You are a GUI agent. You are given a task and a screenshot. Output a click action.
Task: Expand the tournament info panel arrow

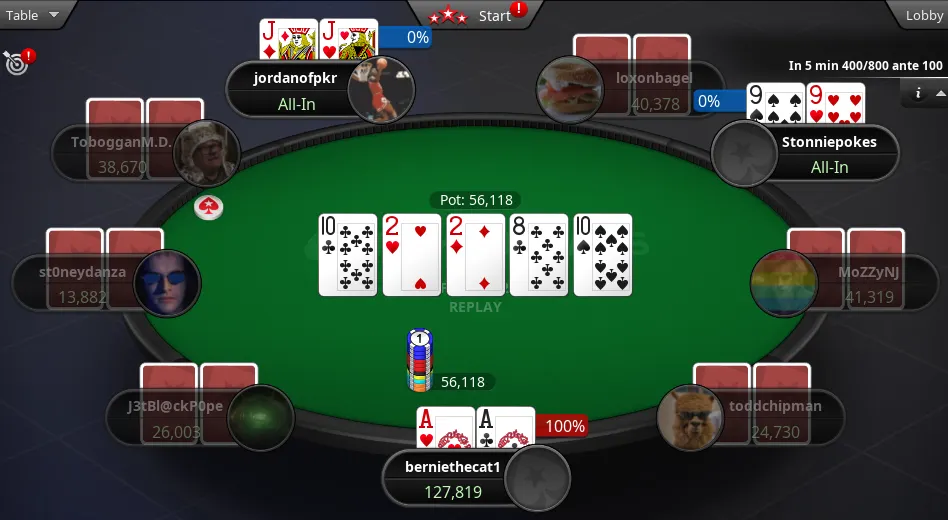tap(940, 93)
